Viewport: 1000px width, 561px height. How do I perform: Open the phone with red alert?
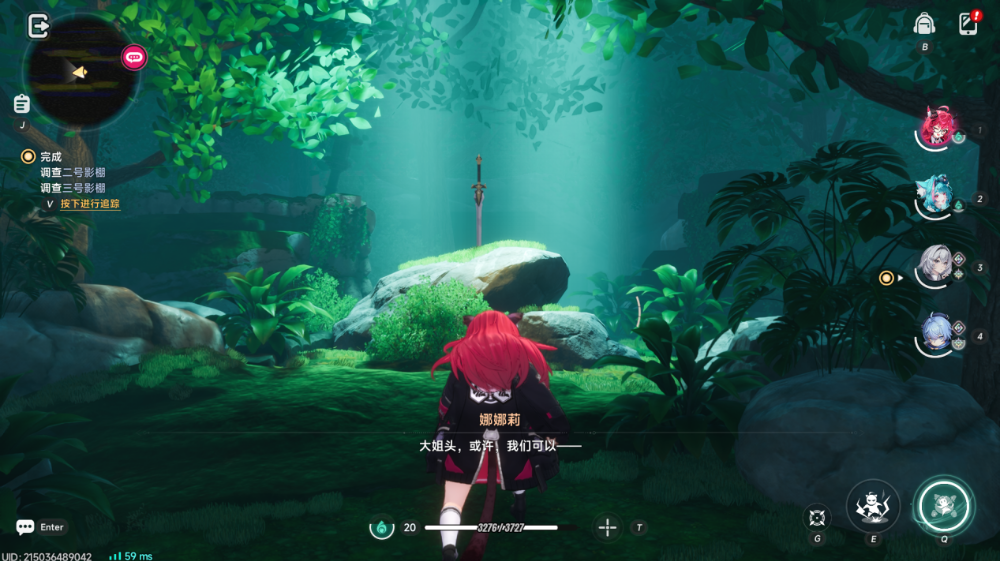(968, 24)
